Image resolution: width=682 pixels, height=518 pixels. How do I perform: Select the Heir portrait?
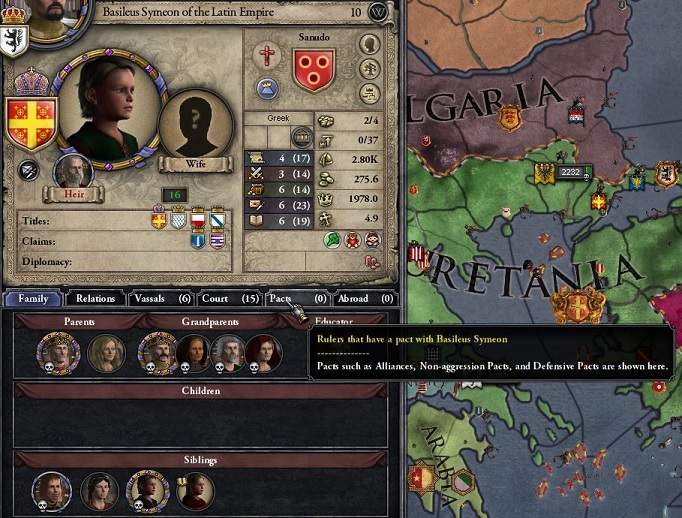pyautogui.click(x=74, y=173)
